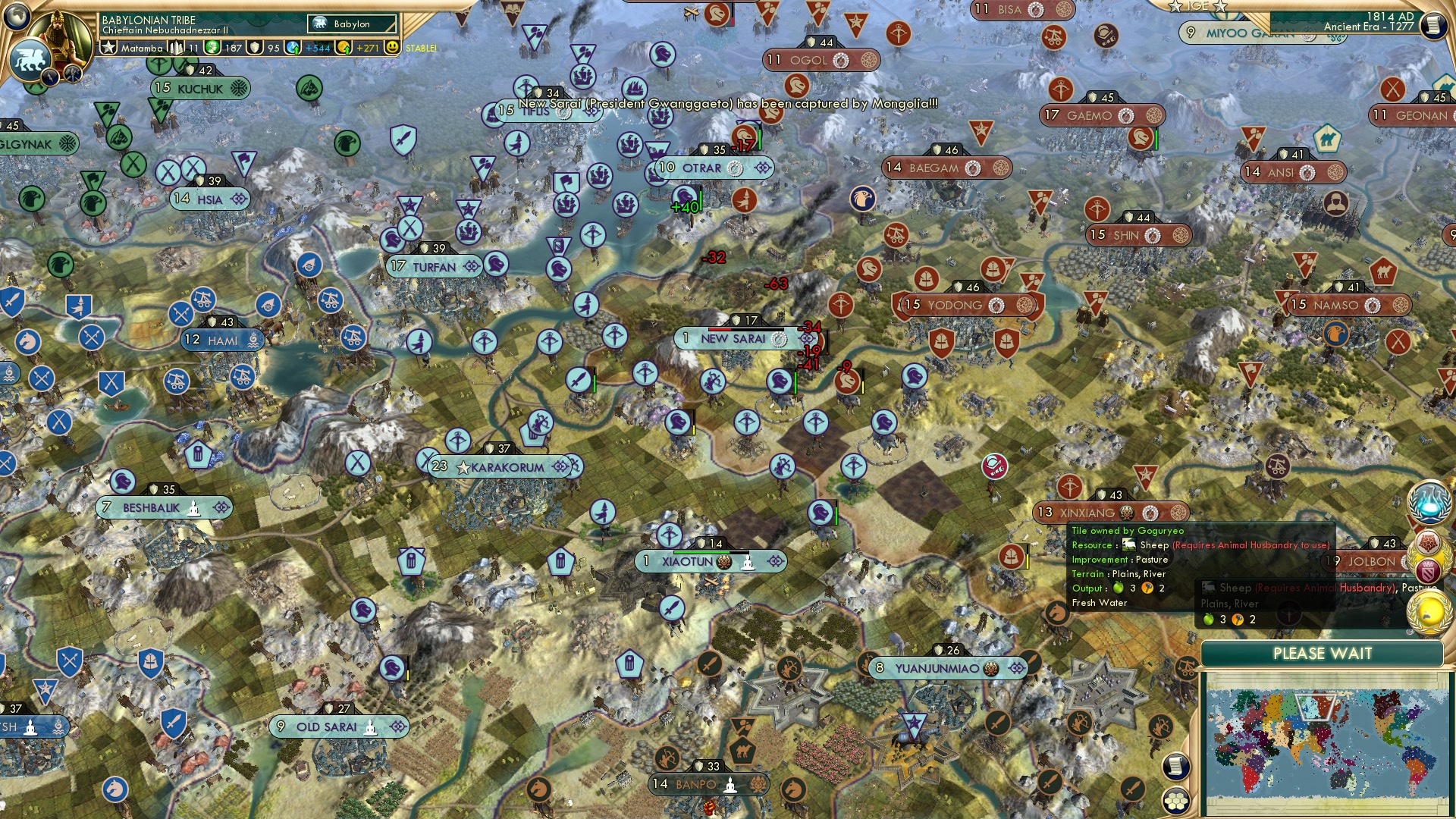Viewport: 1456px width, 819px height.
Task: Select the Babylon civilization button
Action: pyautogui.click(x=352, y=24)
